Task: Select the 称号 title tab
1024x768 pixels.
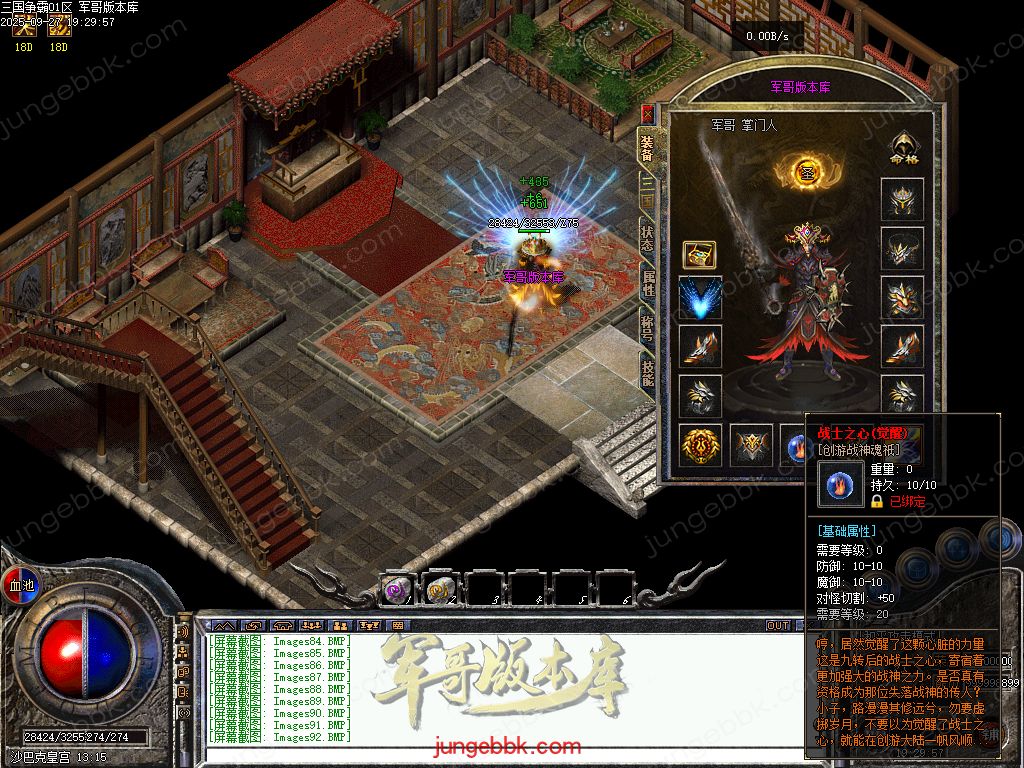Action: [647, 328]
